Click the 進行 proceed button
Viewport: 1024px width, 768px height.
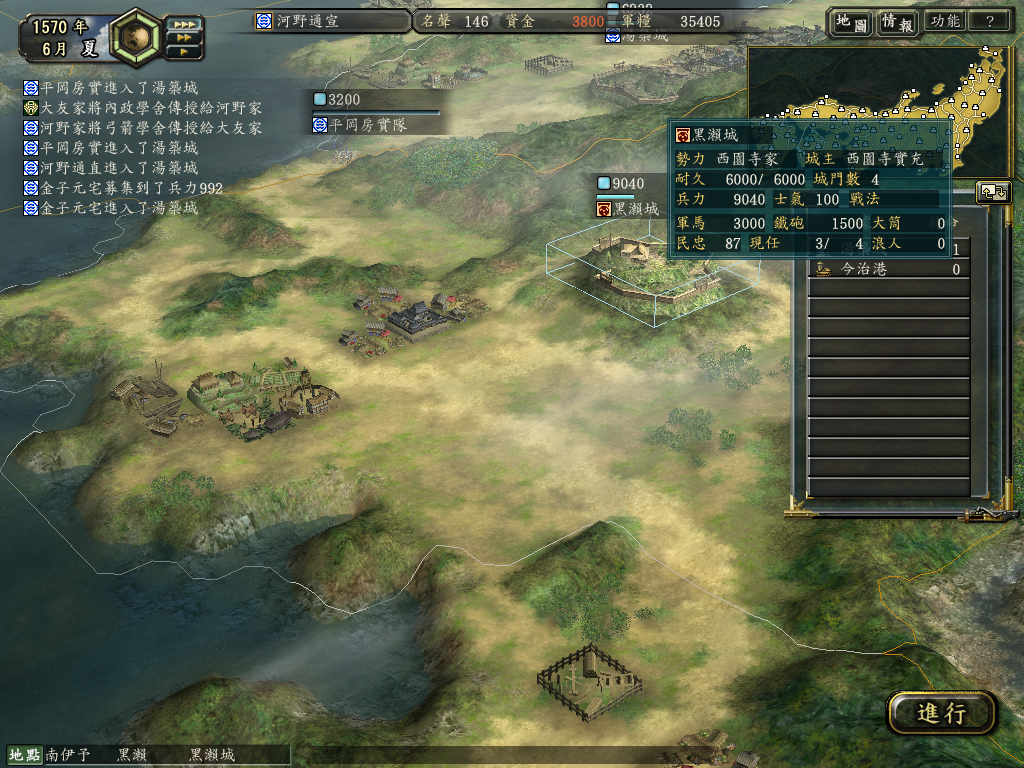(941, 713)
